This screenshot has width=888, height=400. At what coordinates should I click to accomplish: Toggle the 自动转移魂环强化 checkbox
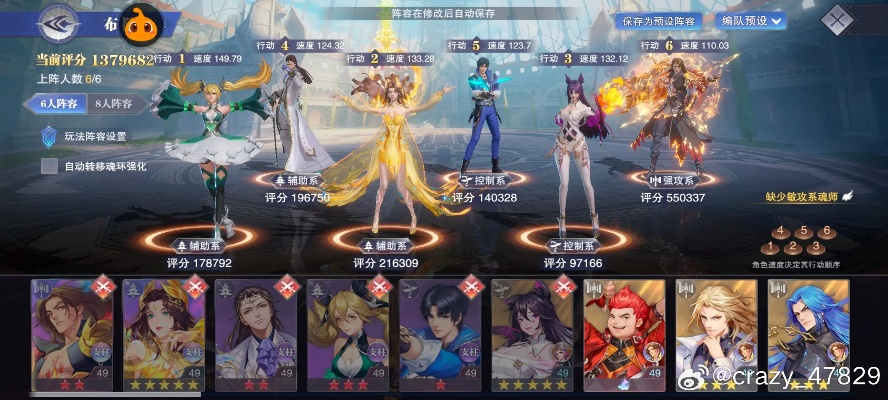[x=49, y=166]
